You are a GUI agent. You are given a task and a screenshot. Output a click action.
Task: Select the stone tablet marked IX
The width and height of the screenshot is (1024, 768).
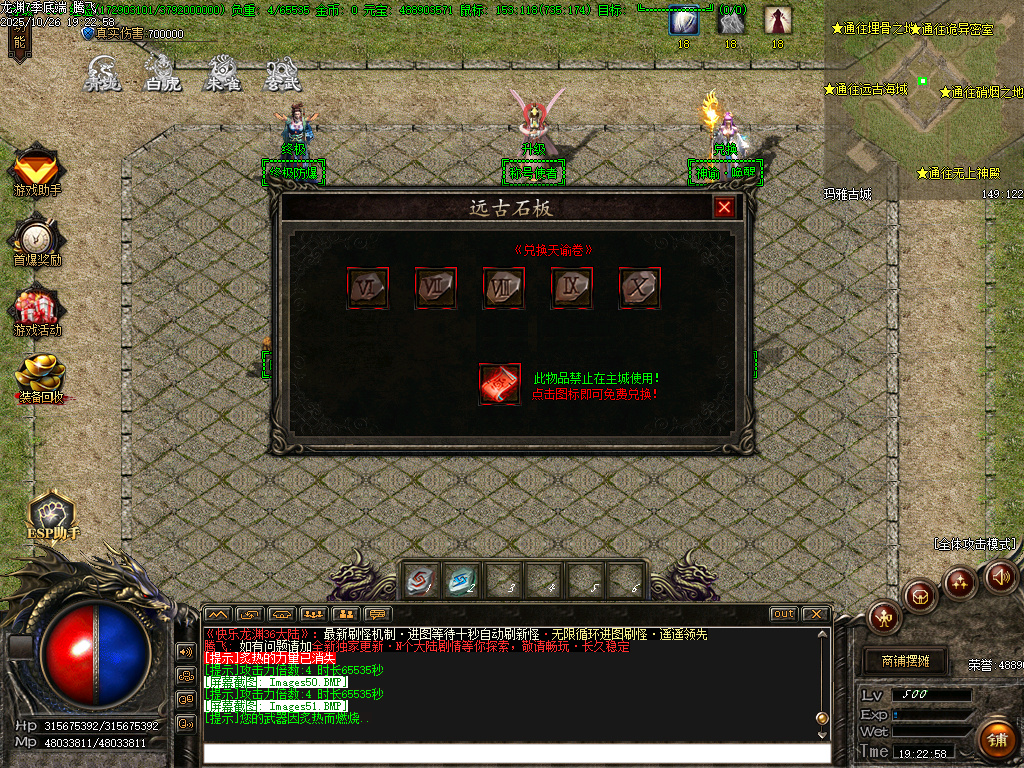(570, 288)
